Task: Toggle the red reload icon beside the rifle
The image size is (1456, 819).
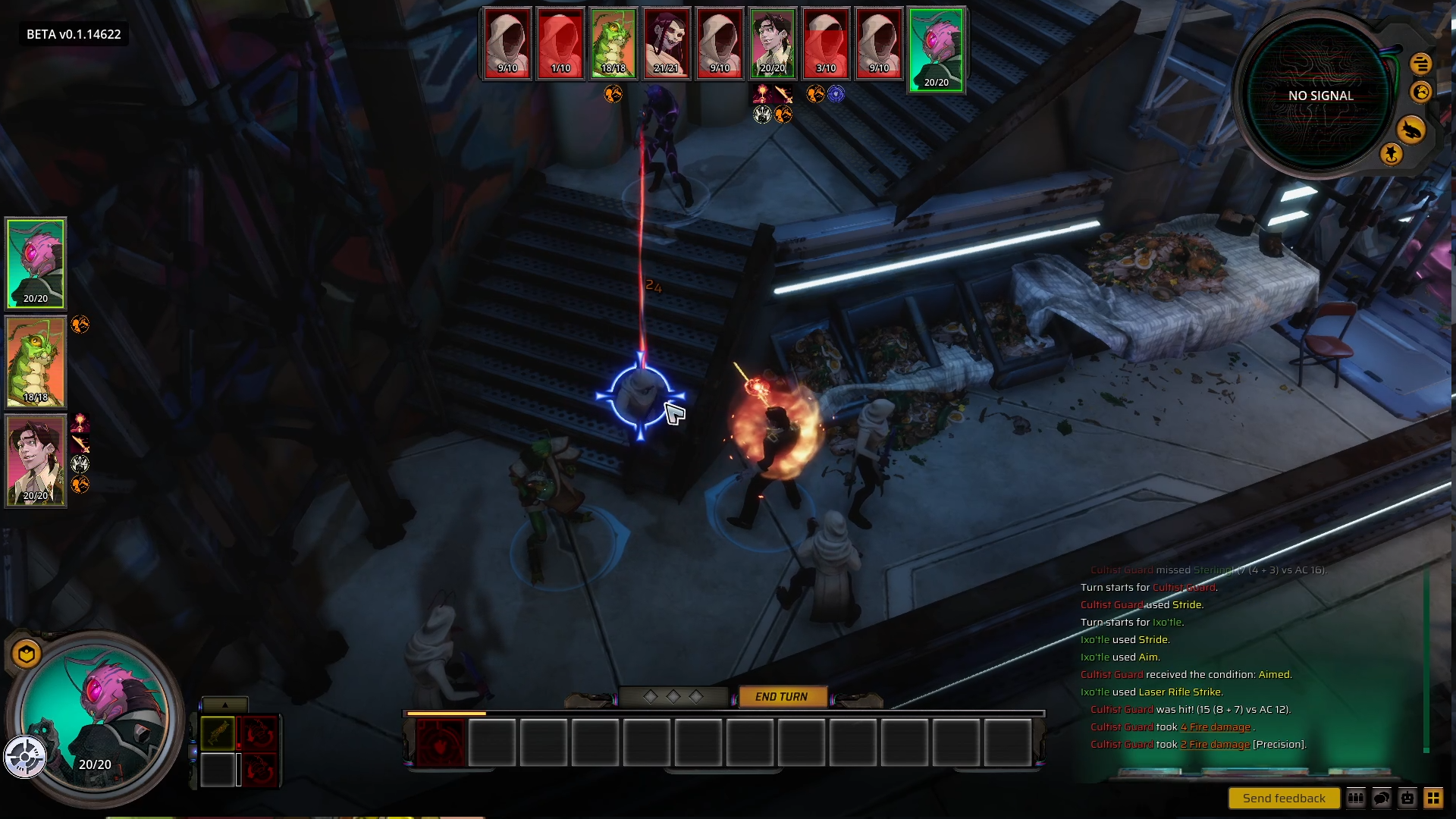Action: click(260, 733)
